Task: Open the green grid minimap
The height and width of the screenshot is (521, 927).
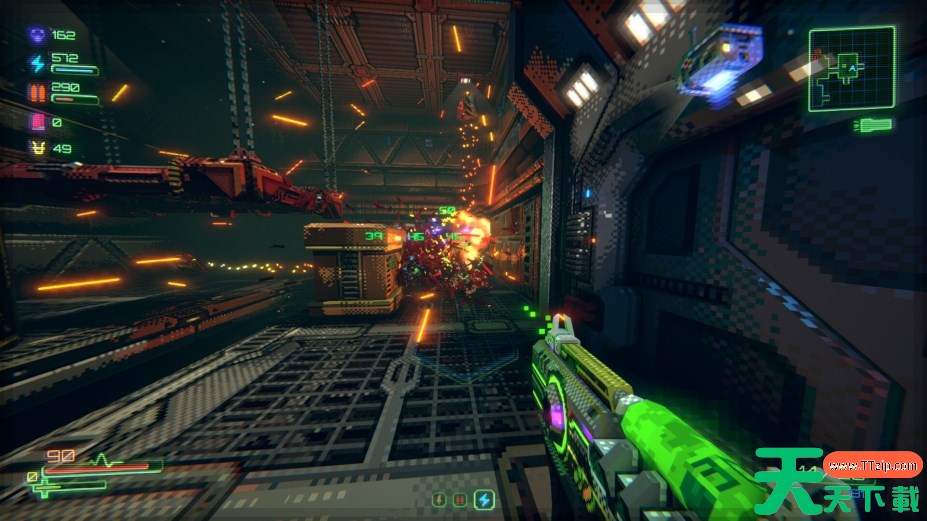Action: click(x=851, y=69)
